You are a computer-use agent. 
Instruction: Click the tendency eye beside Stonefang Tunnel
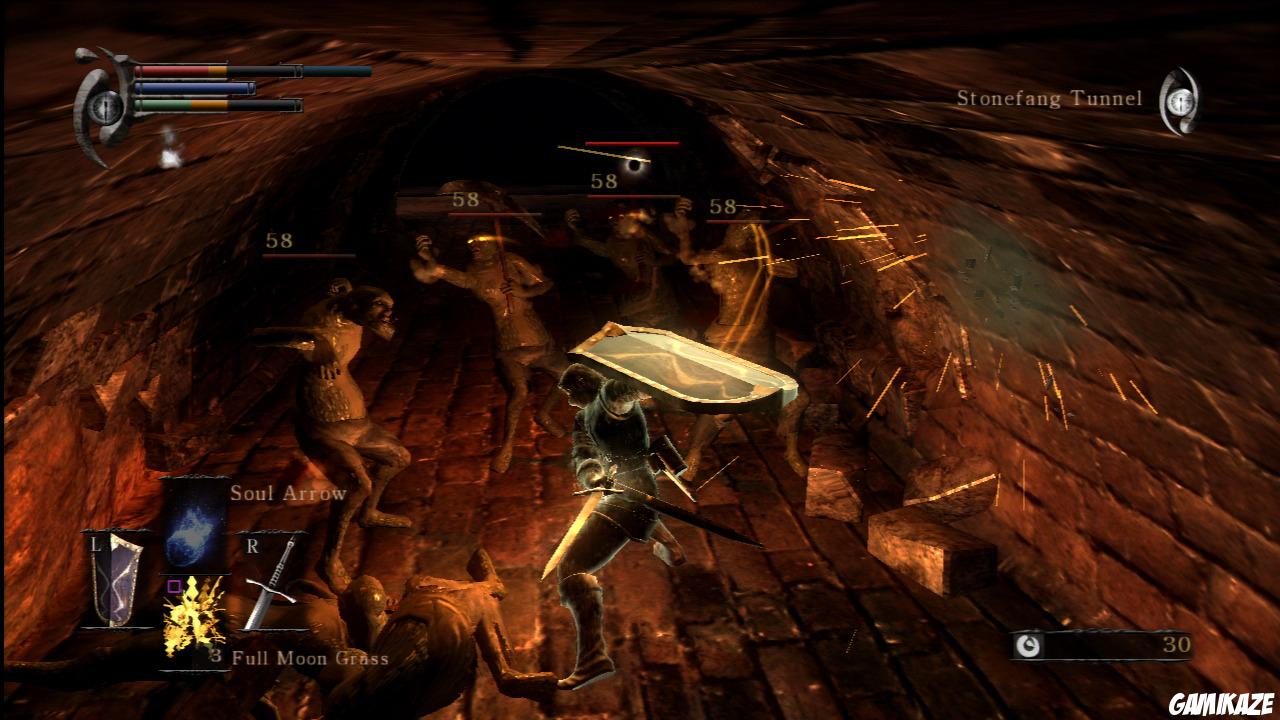point(1180,100)
